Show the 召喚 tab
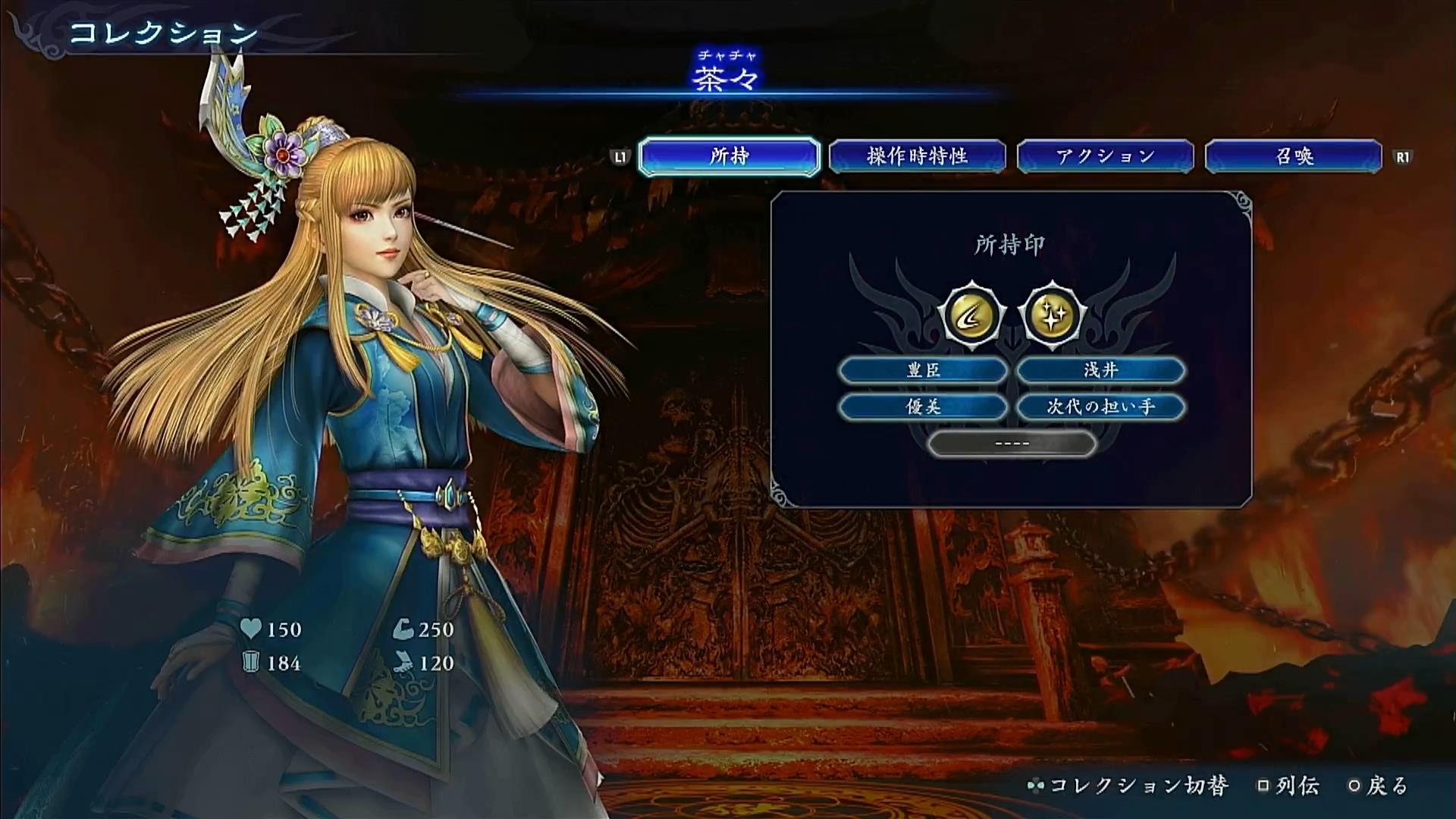This screenshot has width=1456, height=819. tap(1293, 156)
